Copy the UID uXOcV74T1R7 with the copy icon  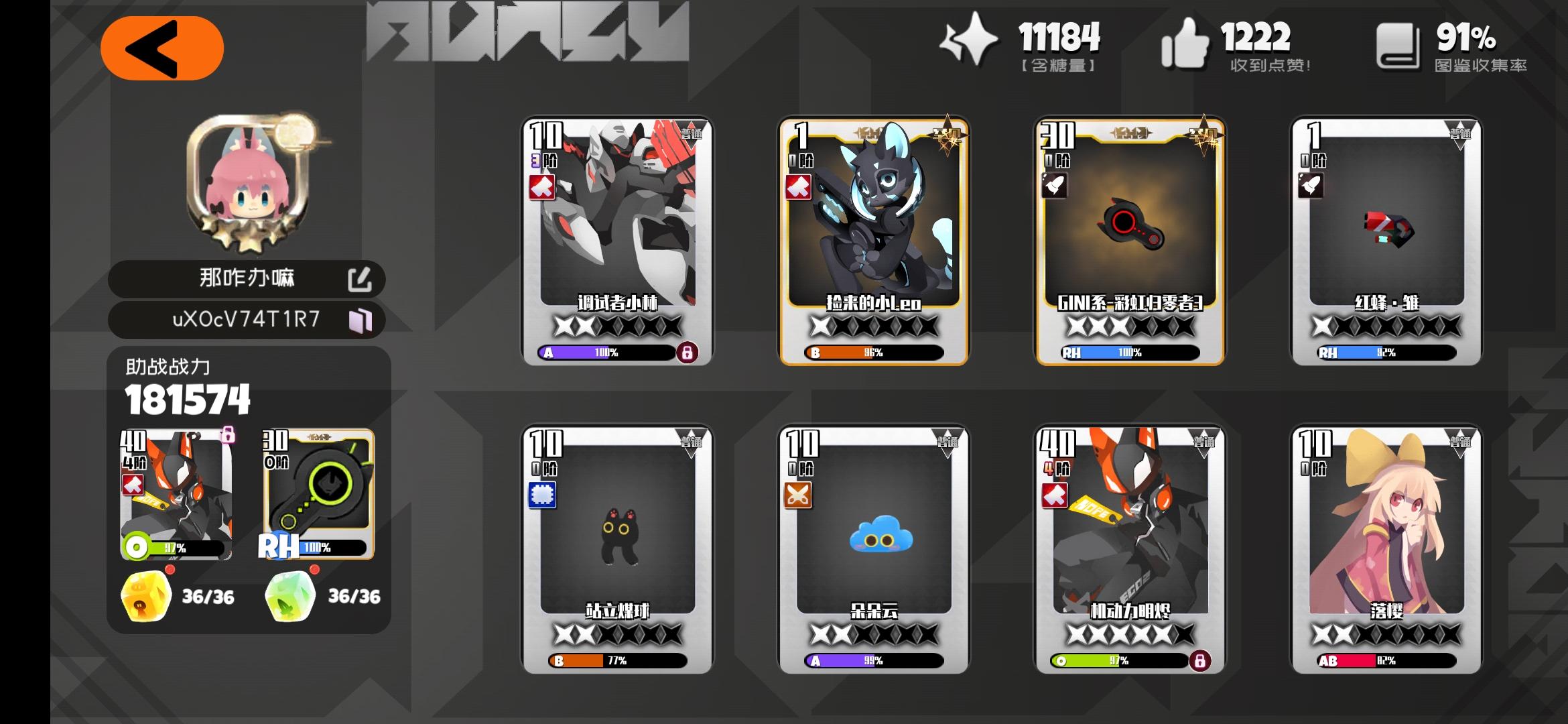[363, 320]
